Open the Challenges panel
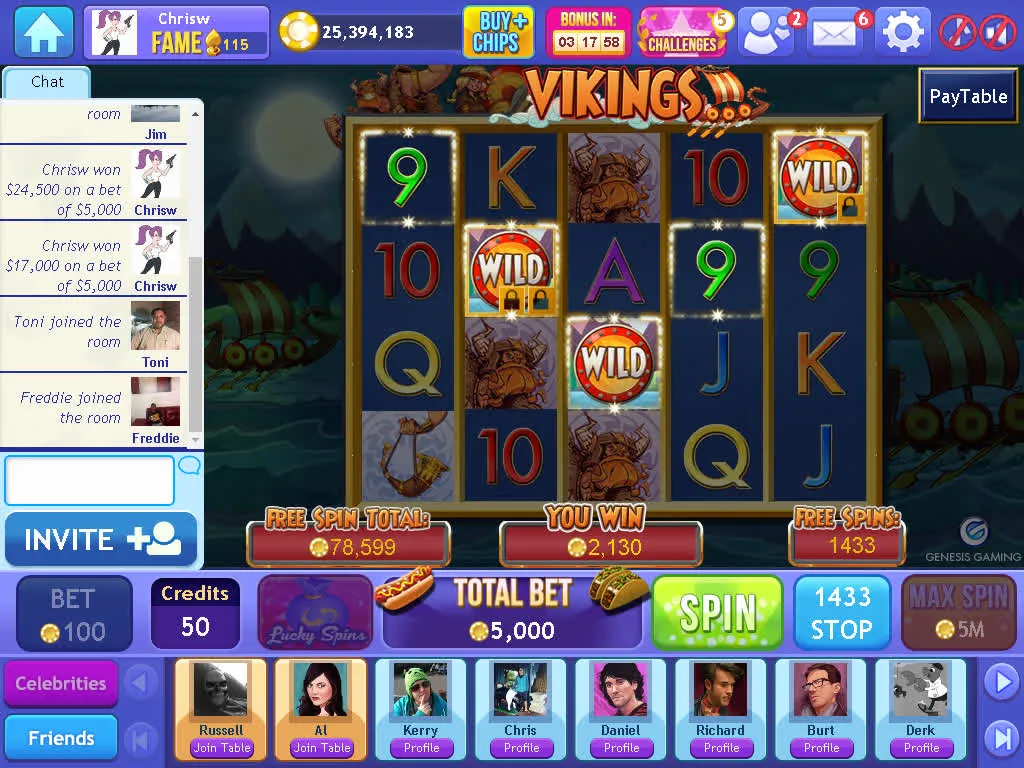This screenshot has width=1024, height=768. click(x=684, y=32)
